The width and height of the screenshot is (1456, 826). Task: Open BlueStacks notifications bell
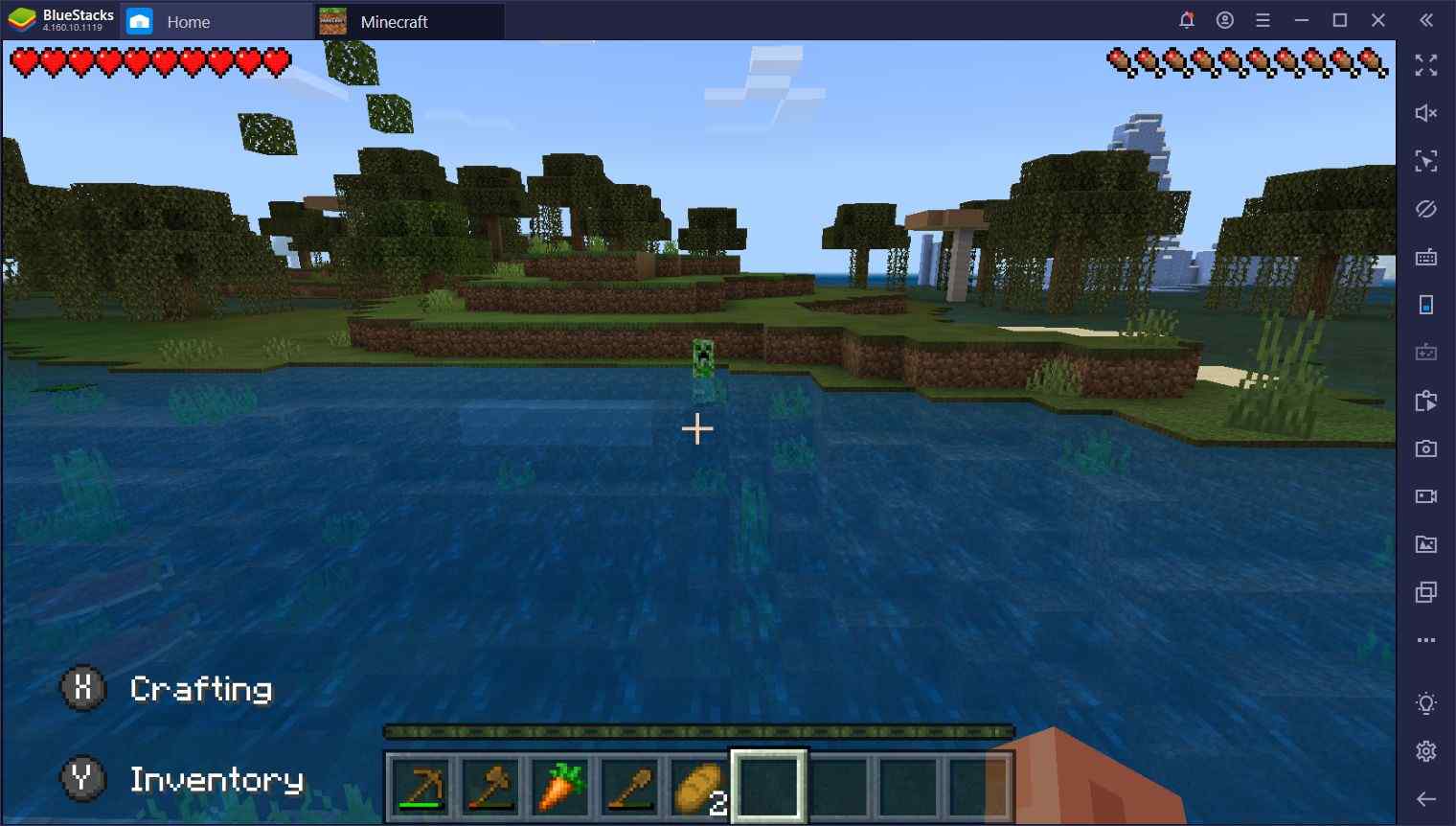pos(1187,19)
